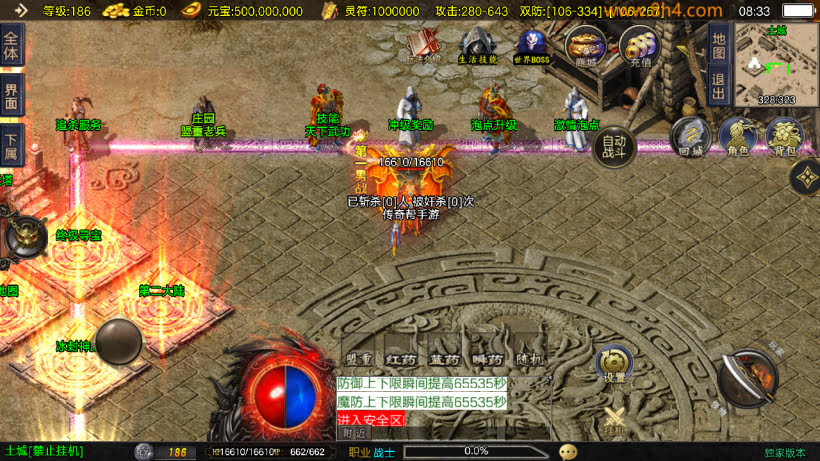The width and height of the screenshot is (820, 461).
Task: Toggle 自动战斗 auto battle
Action: (614, 148)
